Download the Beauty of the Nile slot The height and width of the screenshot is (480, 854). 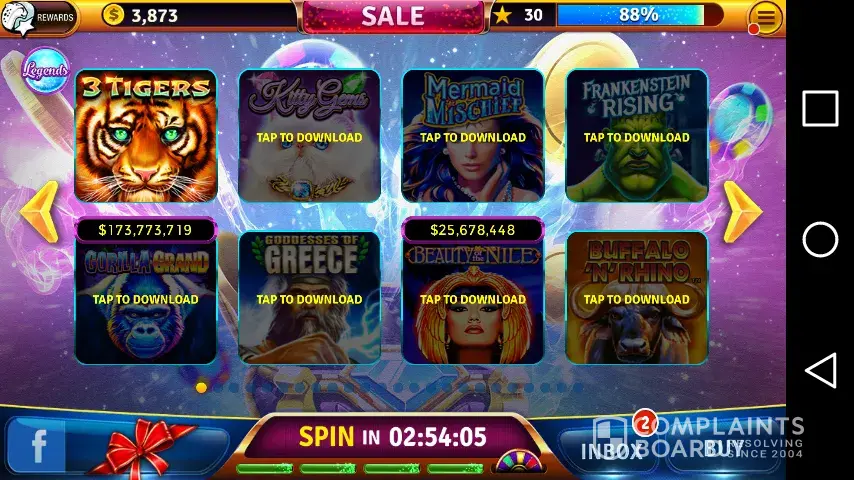coord(473,298)
